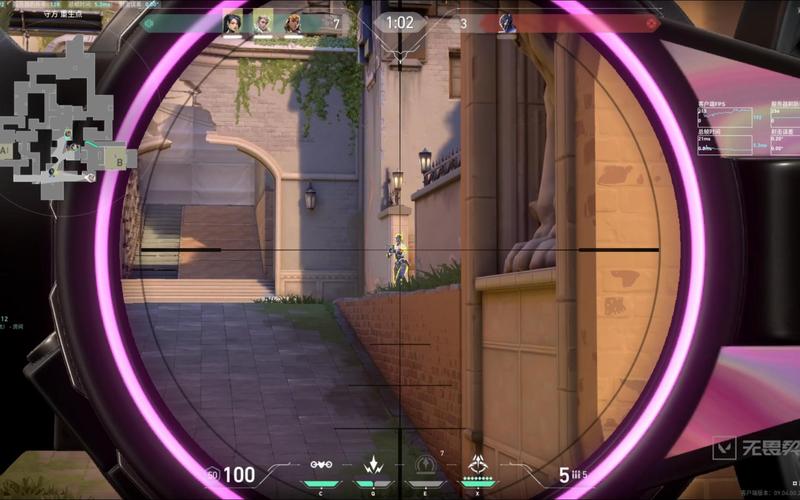Click the blond-haired ally agent portrait

point(263,22)
